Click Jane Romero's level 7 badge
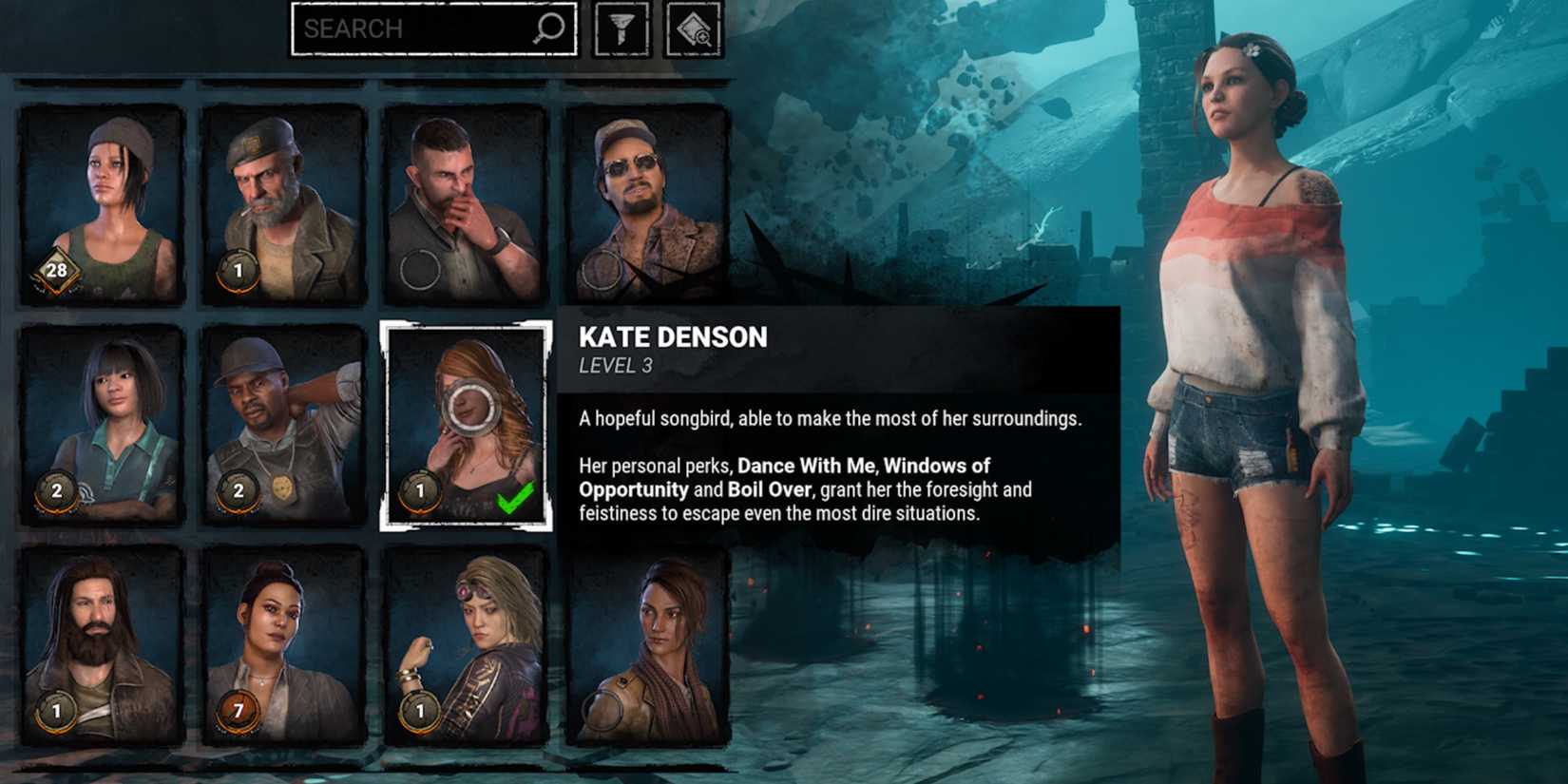 tap(238, 710)
